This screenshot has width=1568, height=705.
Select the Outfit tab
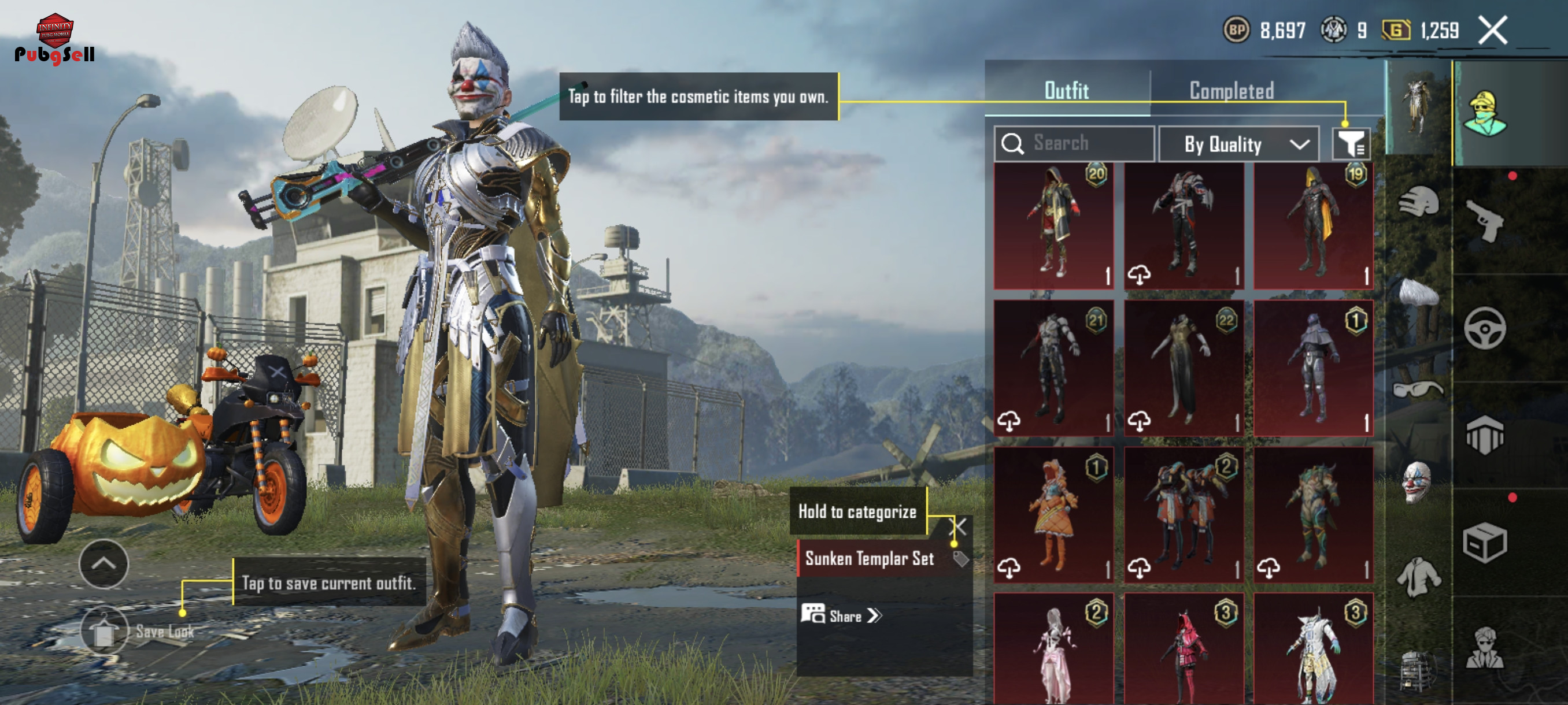[x=1066, y=91]
